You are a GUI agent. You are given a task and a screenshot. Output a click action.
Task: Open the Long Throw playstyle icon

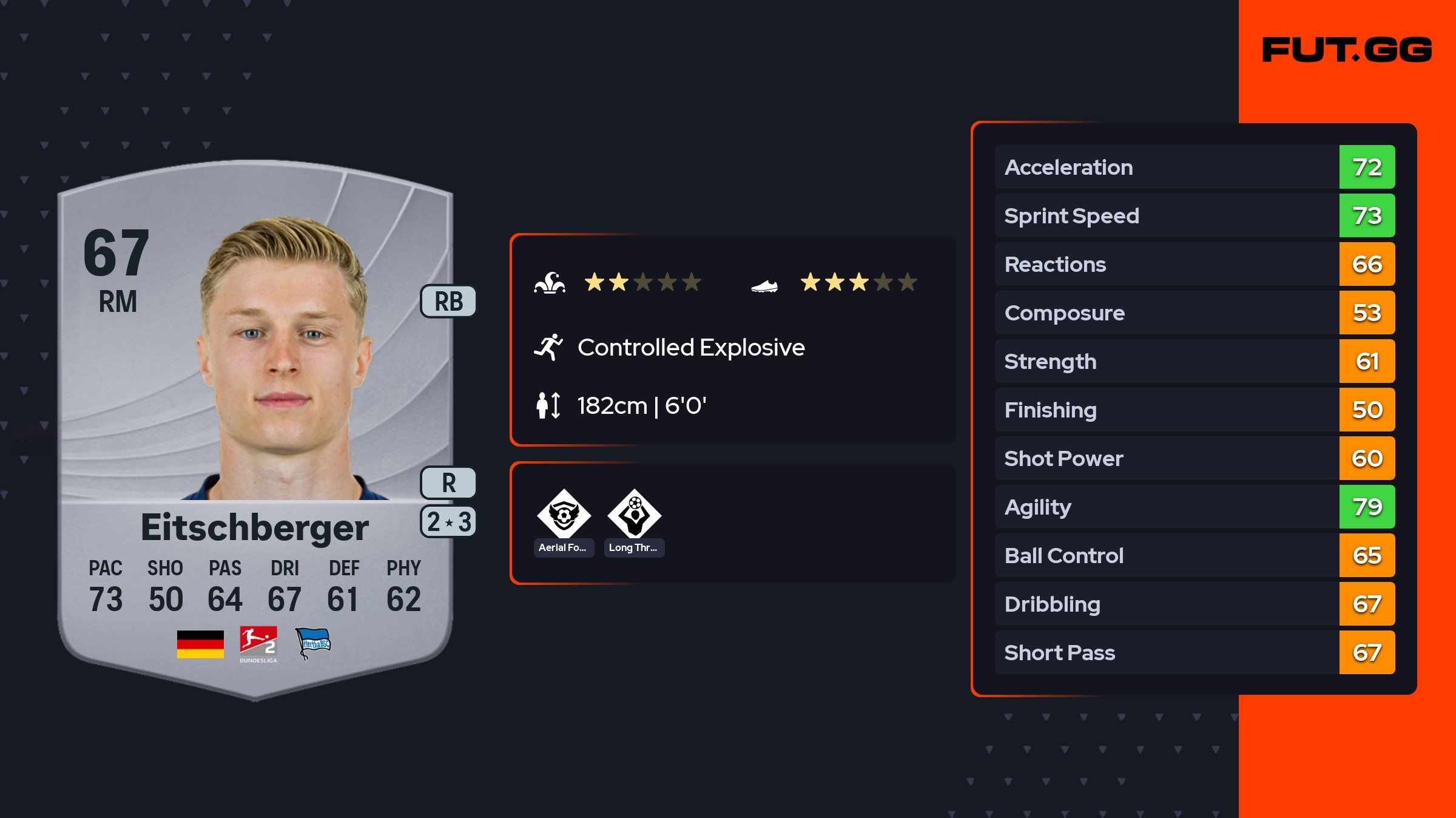pyautogui.click(x=634, y=515)
